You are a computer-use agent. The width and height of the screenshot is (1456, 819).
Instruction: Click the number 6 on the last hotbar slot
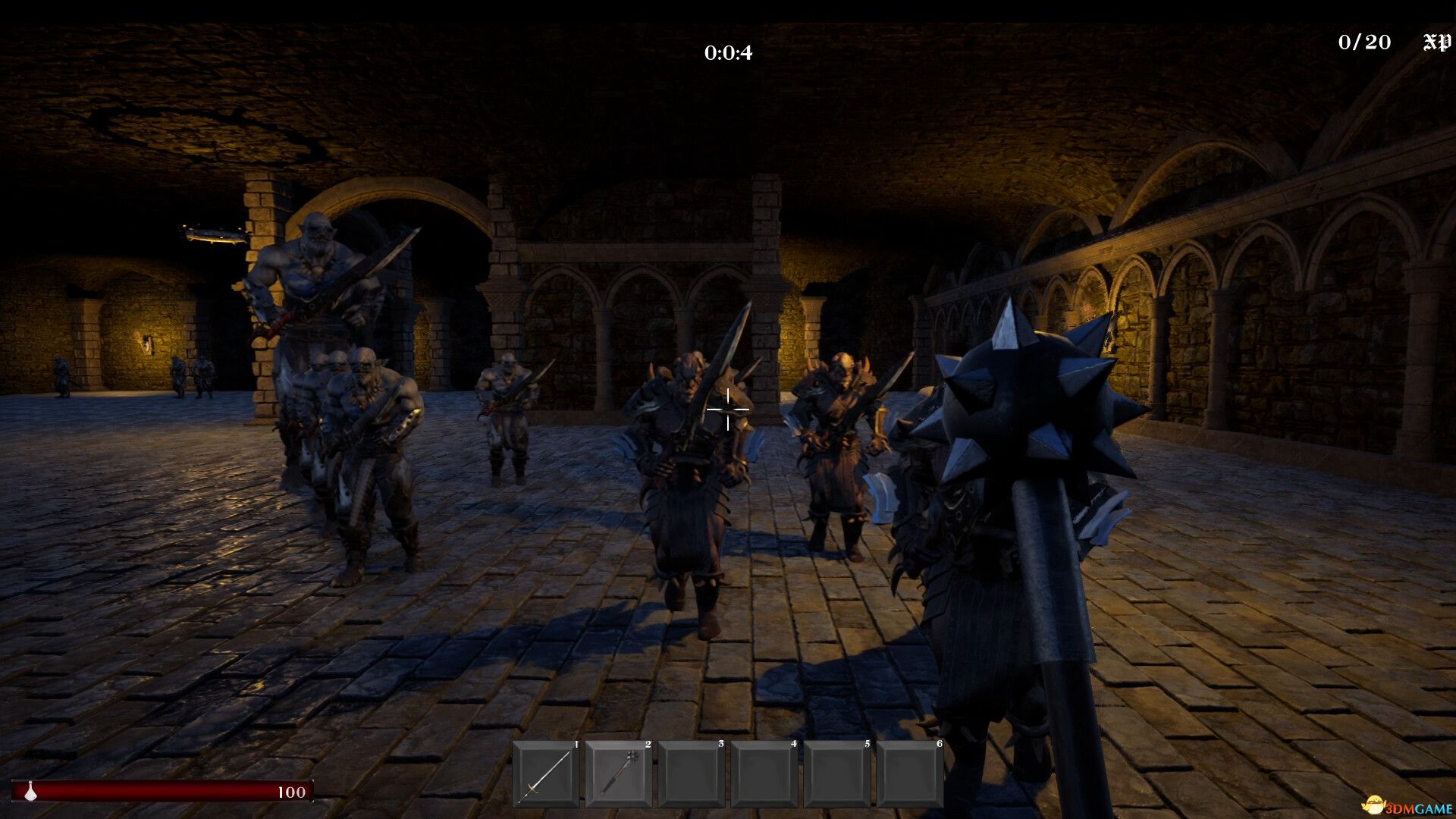pyautogui.click(x=940, y=745)
